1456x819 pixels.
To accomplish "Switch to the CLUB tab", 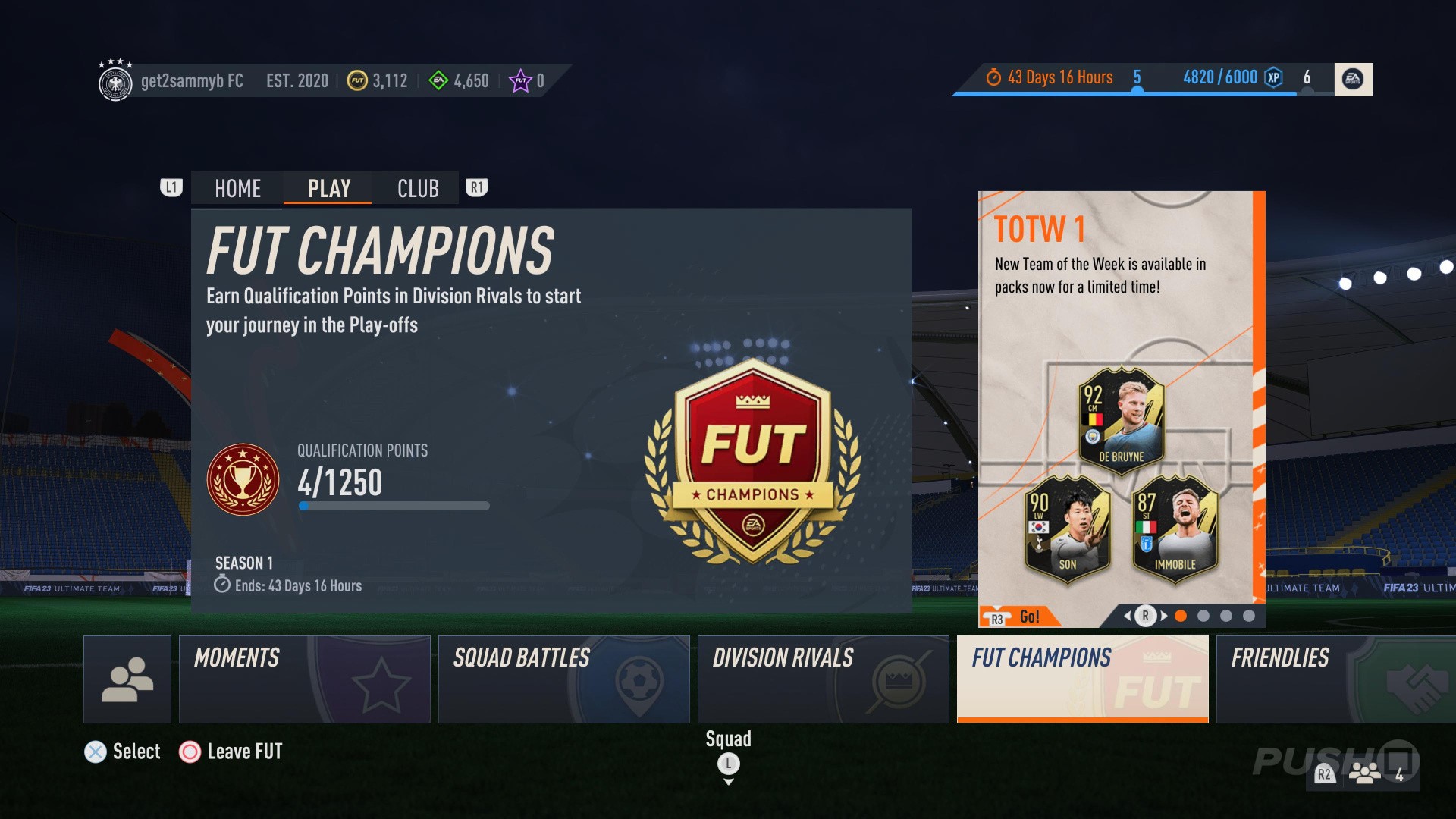I will pyautogui.click(x=416, y=187).
